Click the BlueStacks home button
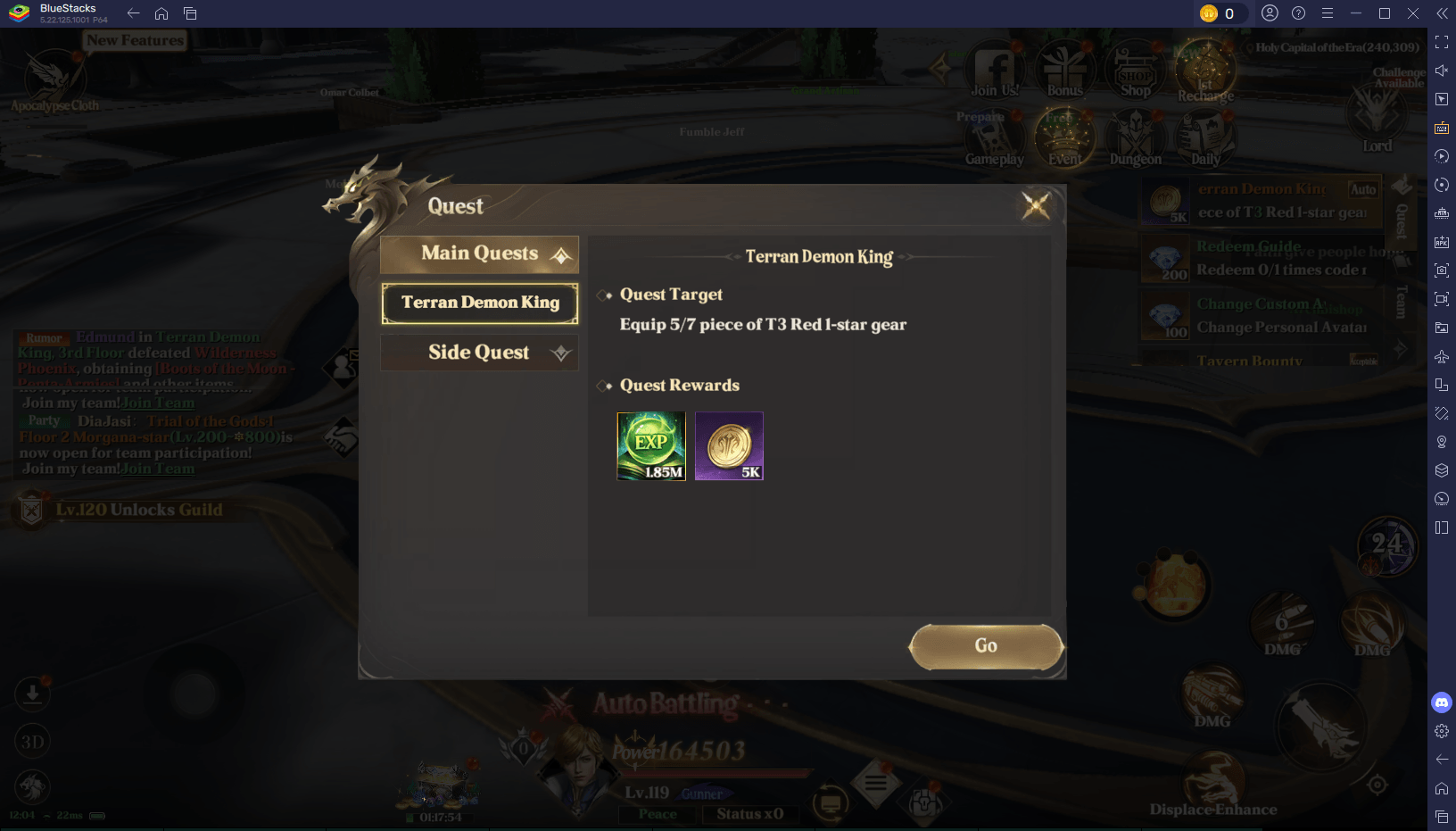 click(x=161, y=13)
